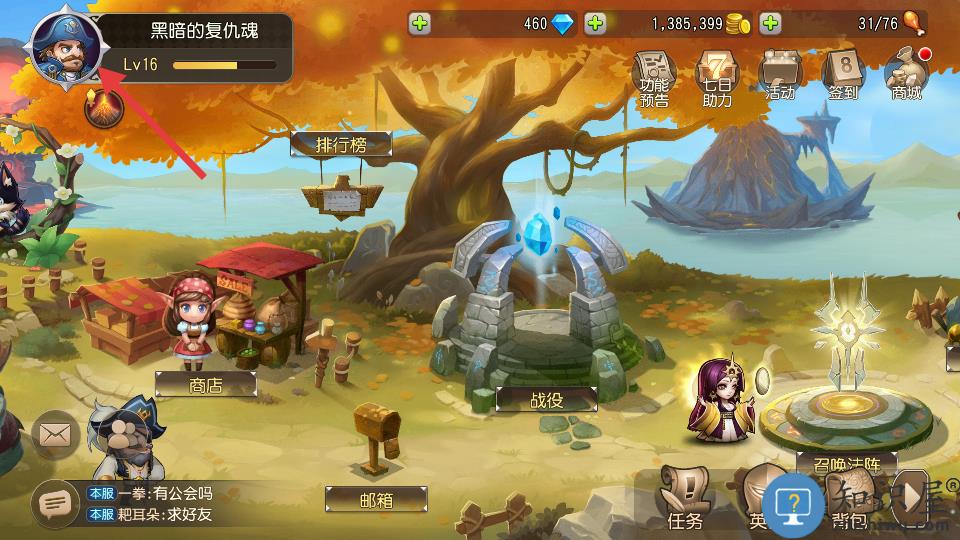Tap the plus button to buy gold coins
This screenshot has width=960, height=540.
click(595, 23)
